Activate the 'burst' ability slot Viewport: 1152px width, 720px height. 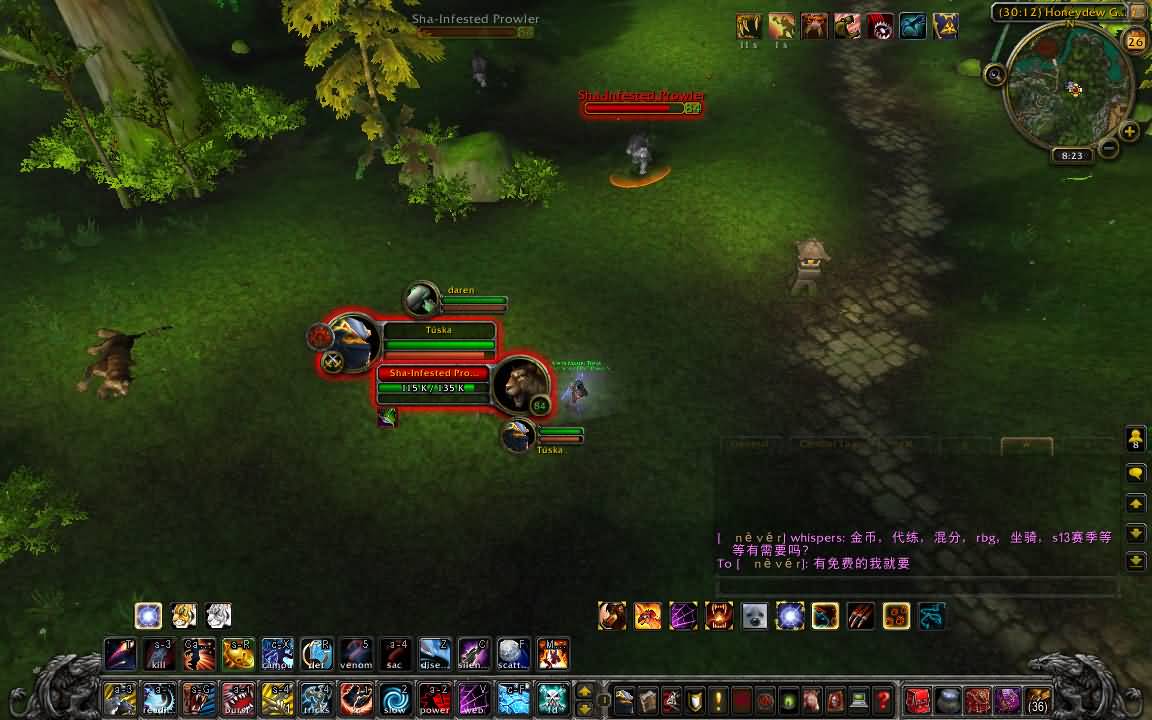pyautogui.click(x=238, y=697)
